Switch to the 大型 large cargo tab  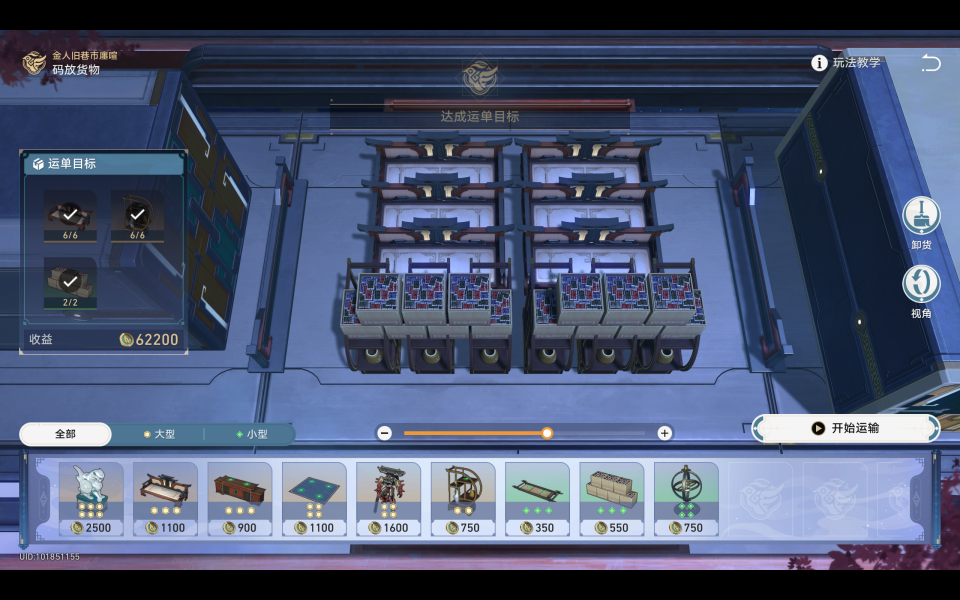pos(159,434)
